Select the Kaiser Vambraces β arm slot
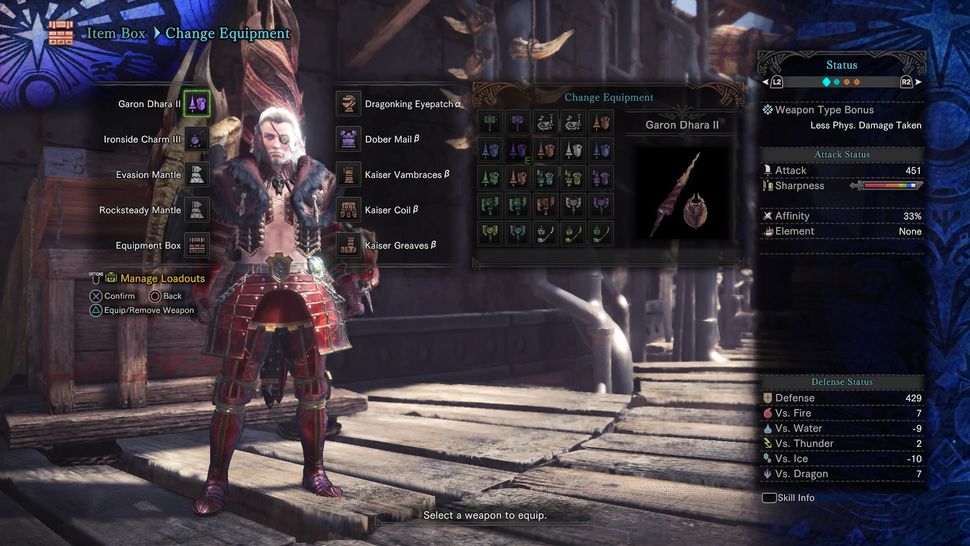The width and height of the screenshot is (970, 546). (x=349, y=174)
